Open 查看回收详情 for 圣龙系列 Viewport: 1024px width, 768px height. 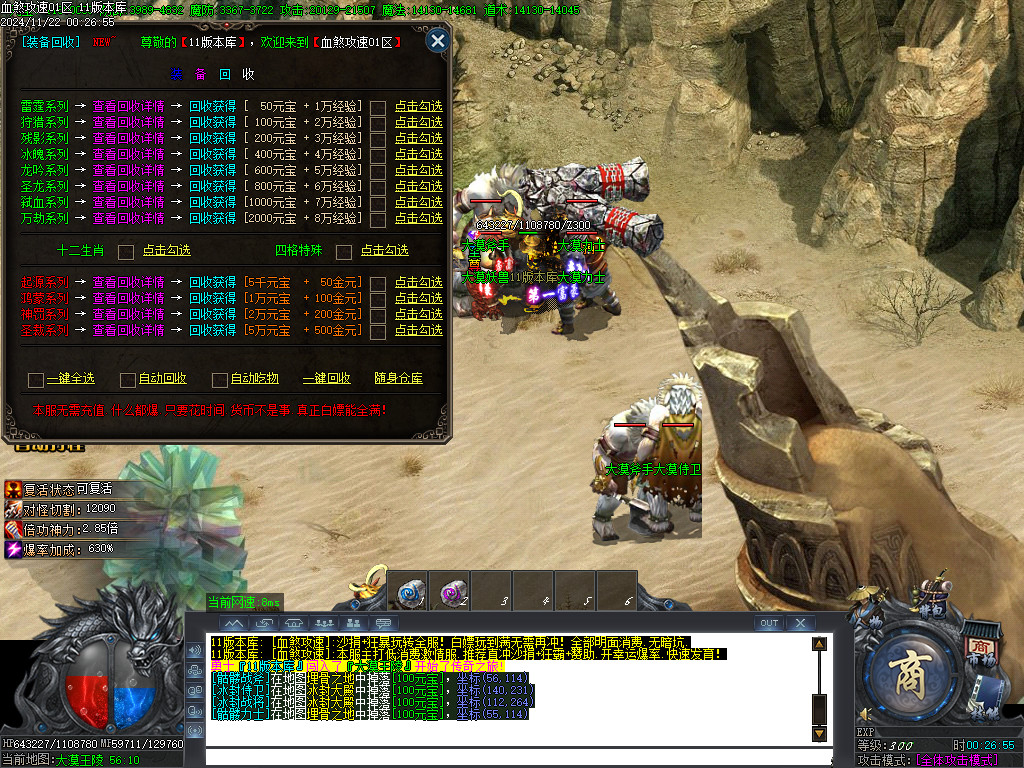pyautogui.click(x=128, y=186)
